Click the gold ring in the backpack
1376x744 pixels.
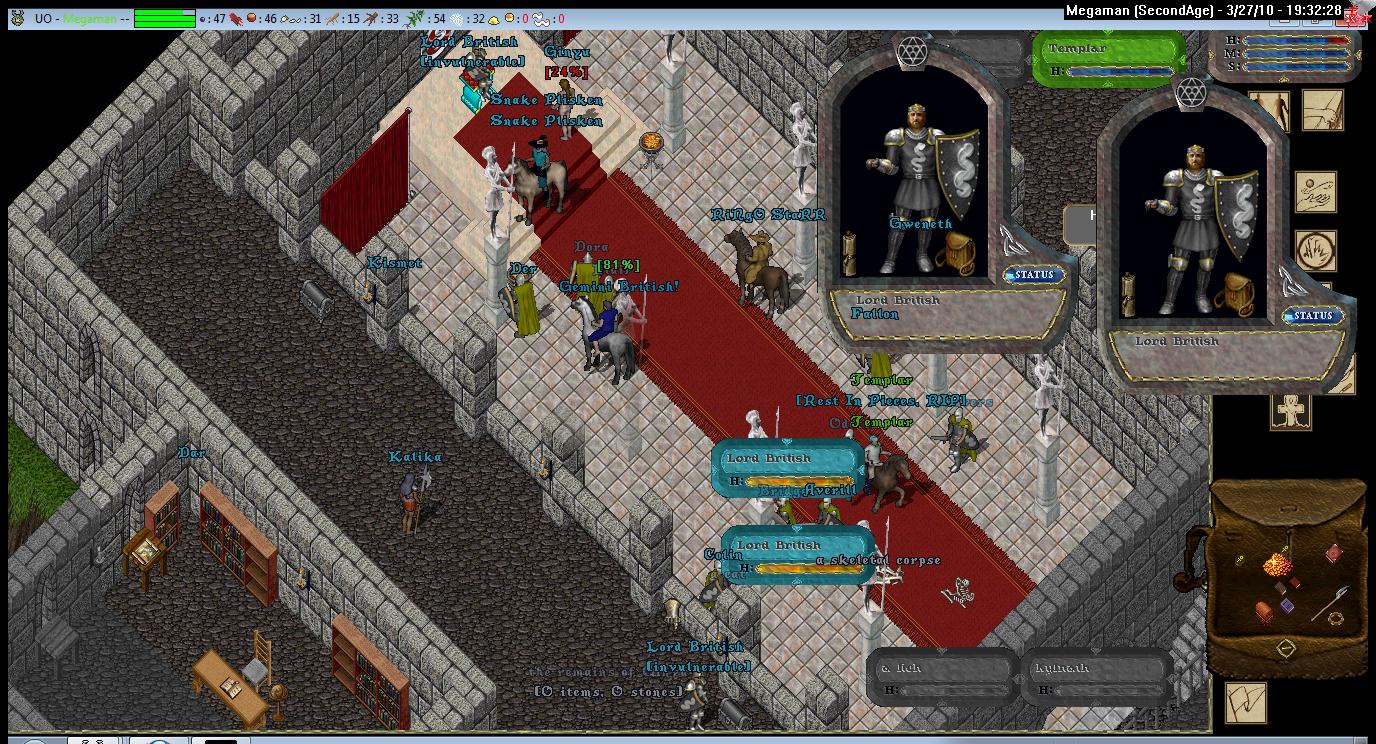(x=1335, y=620)
